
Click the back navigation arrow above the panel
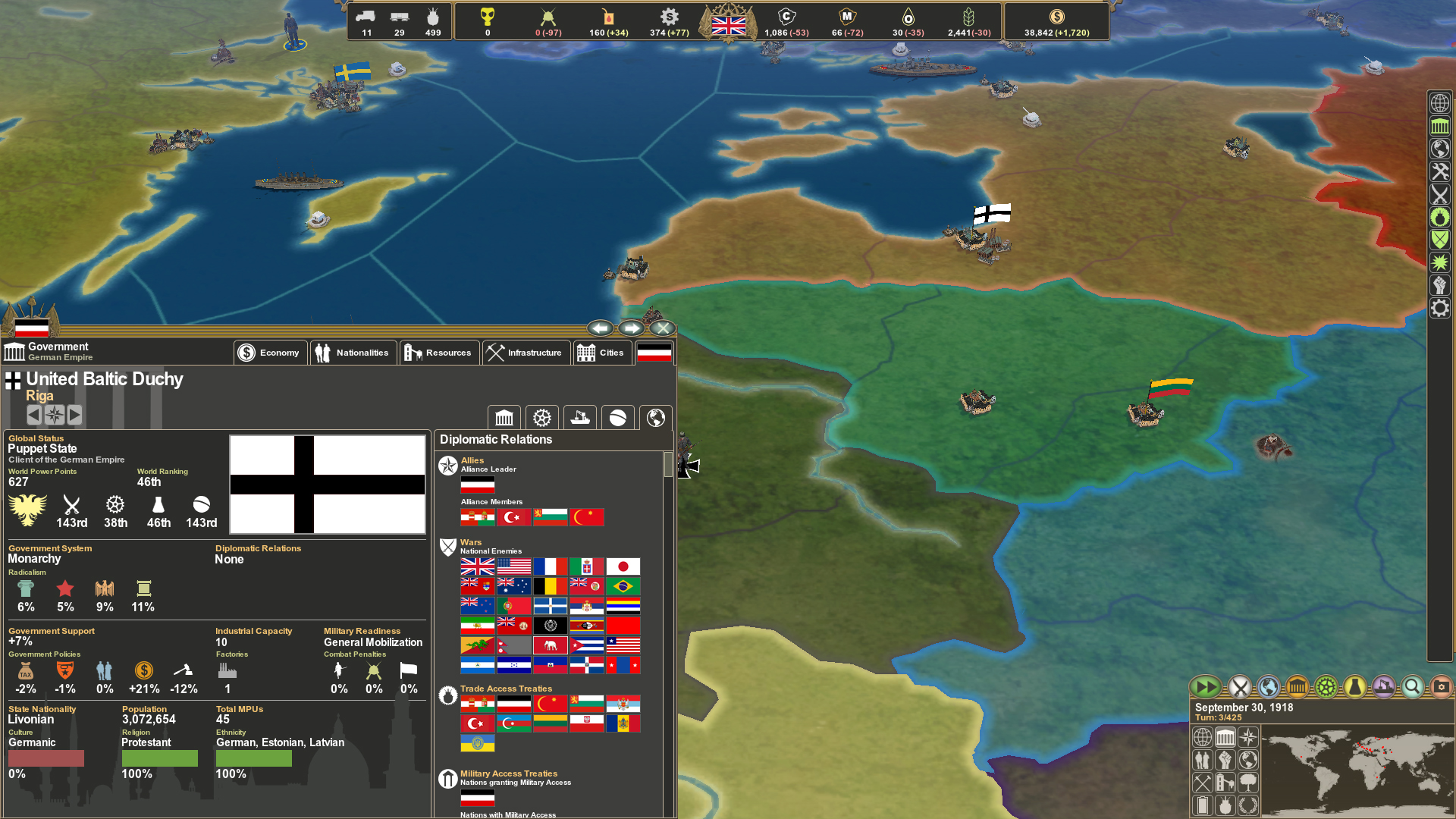[601, 328]
